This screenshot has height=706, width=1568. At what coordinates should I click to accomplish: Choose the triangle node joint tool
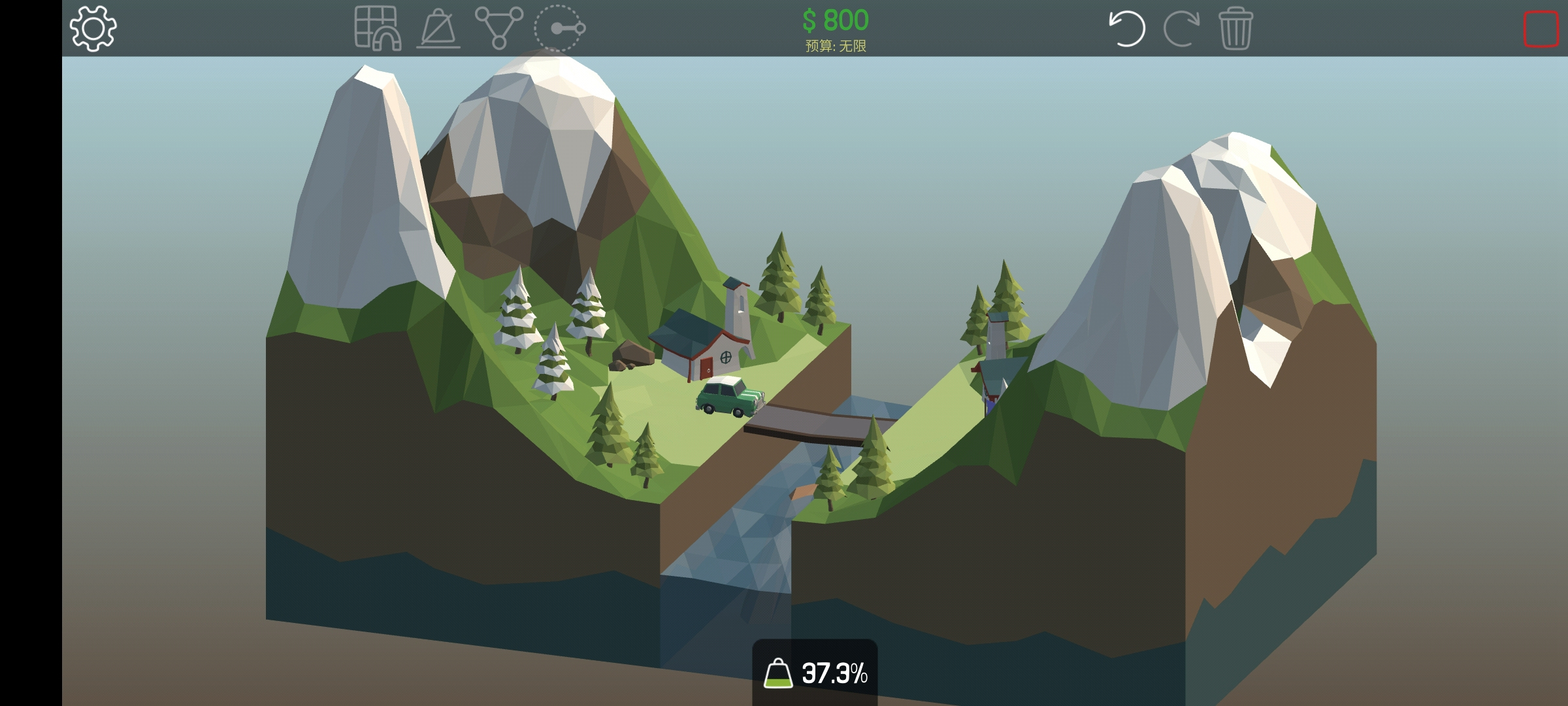pos(498,28)
